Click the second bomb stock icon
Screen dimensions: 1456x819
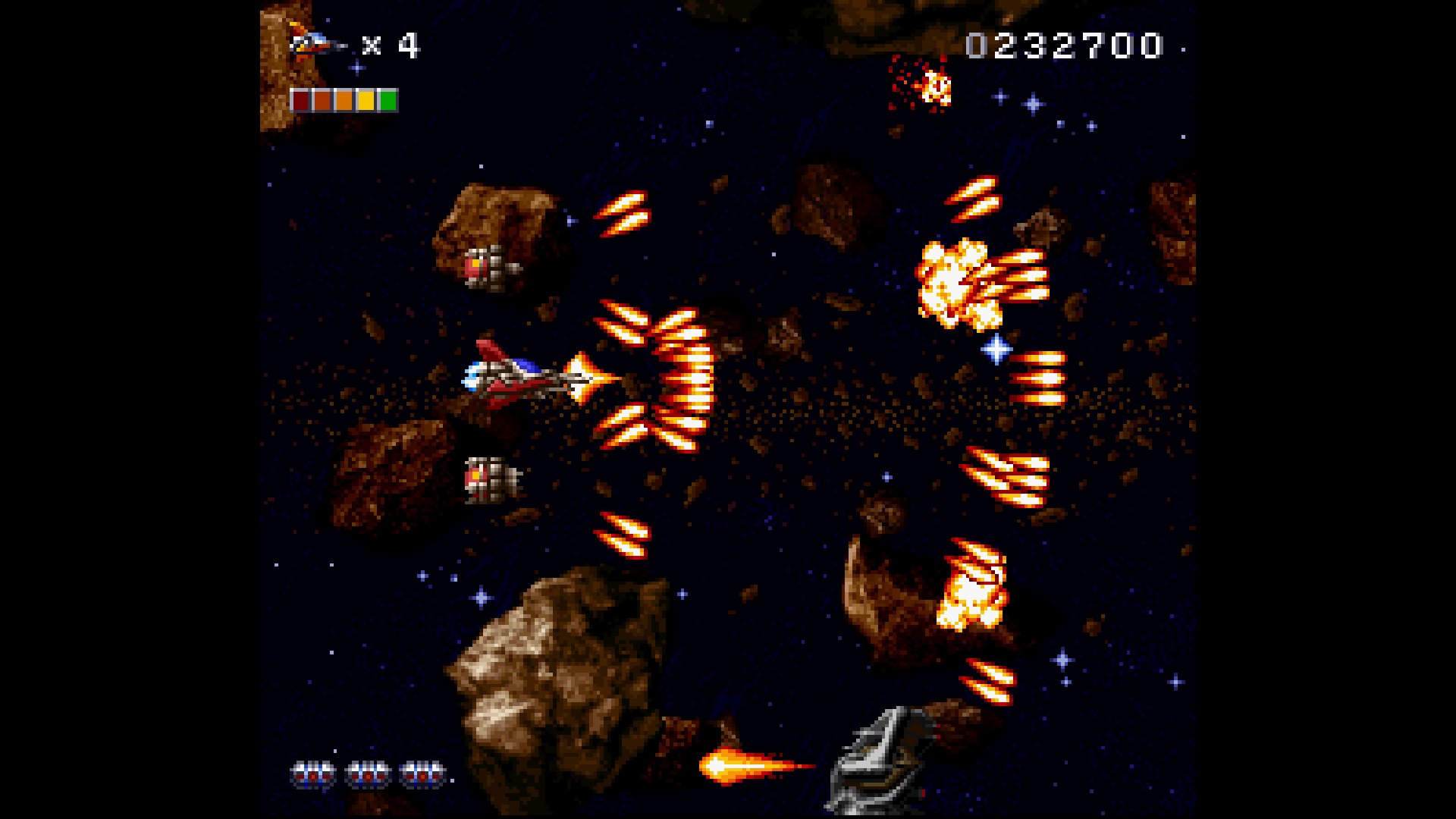pos(366,776)
